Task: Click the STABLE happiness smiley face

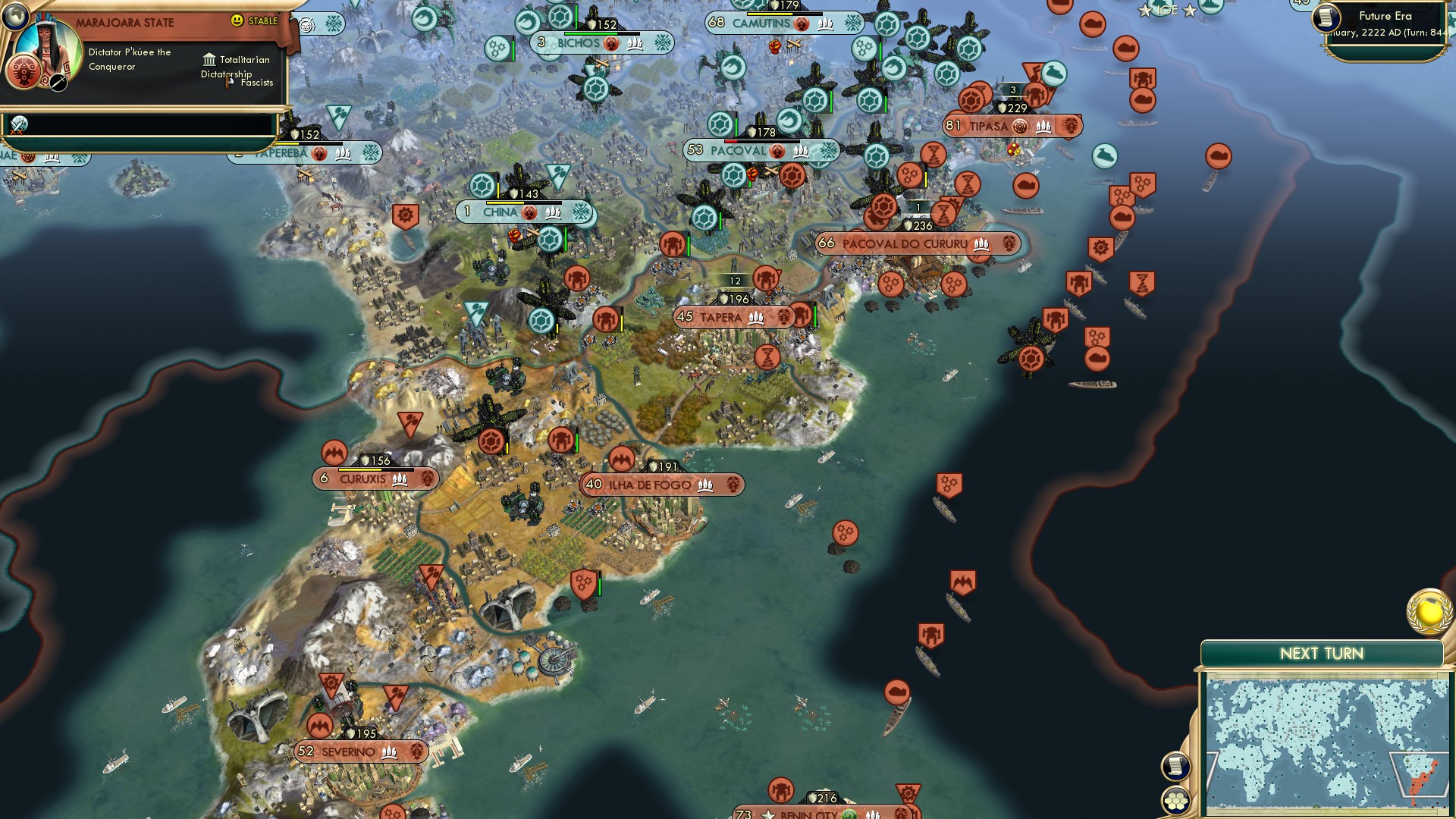Action: (x=237, y=20)
